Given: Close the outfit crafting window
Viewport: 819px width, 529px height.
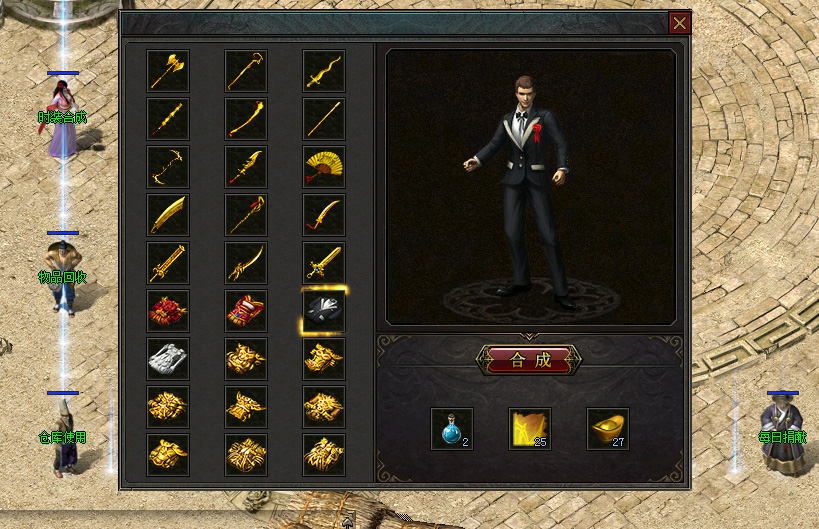Looking at the screenshot, I should 680,23.
